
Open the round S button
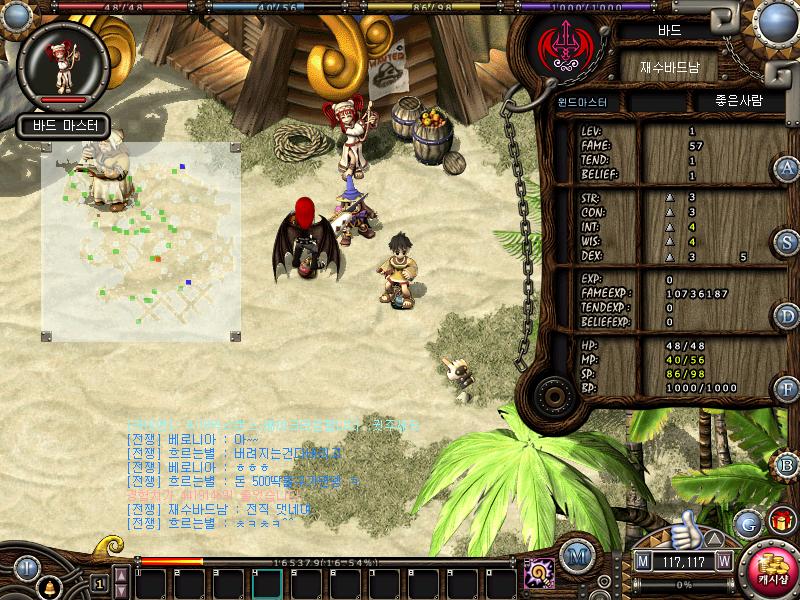click(788, 242)
